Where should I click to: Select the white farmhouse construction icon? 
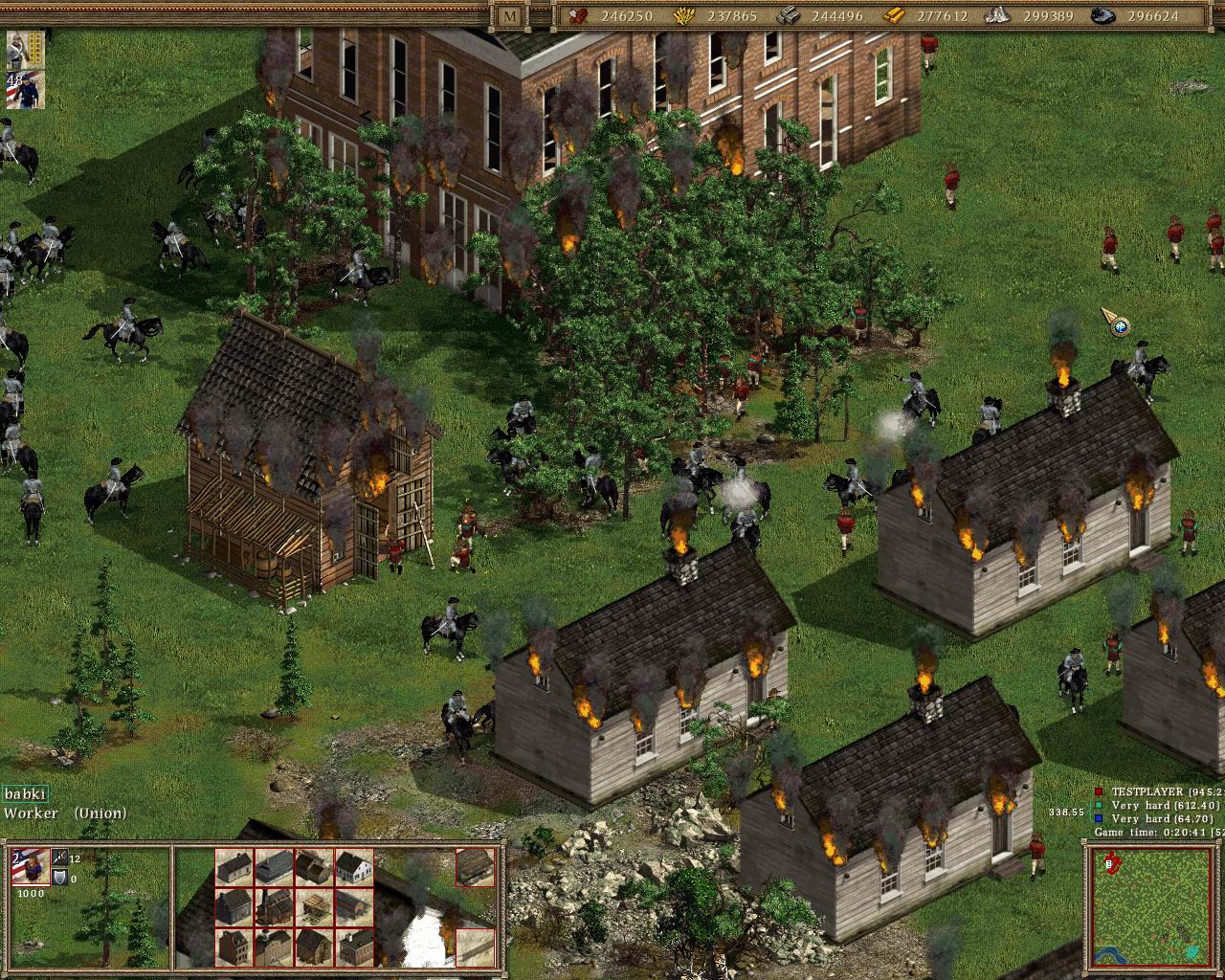[354, 867]
